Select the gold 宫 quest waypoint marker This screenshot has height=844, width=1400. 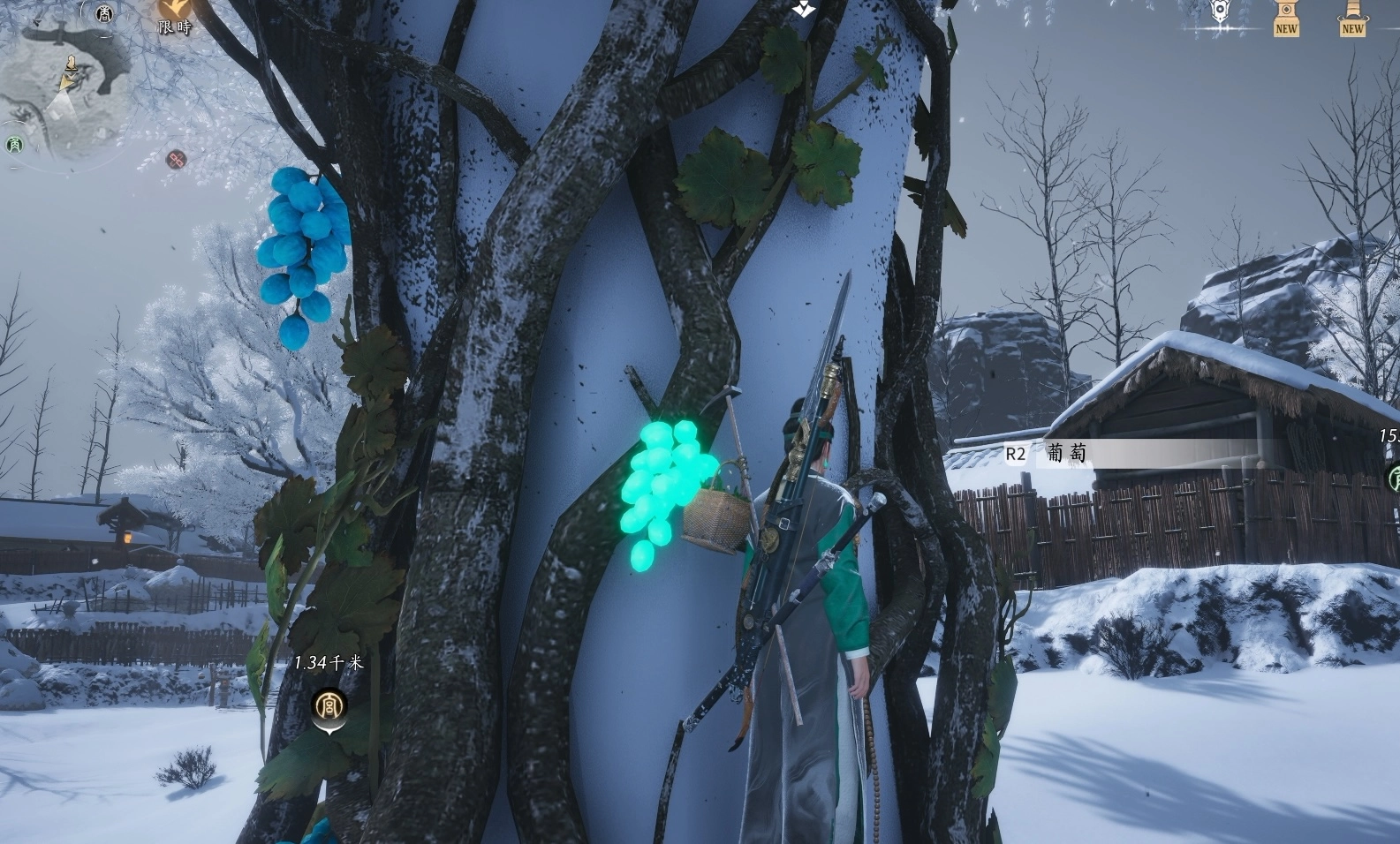coord(329,706)
